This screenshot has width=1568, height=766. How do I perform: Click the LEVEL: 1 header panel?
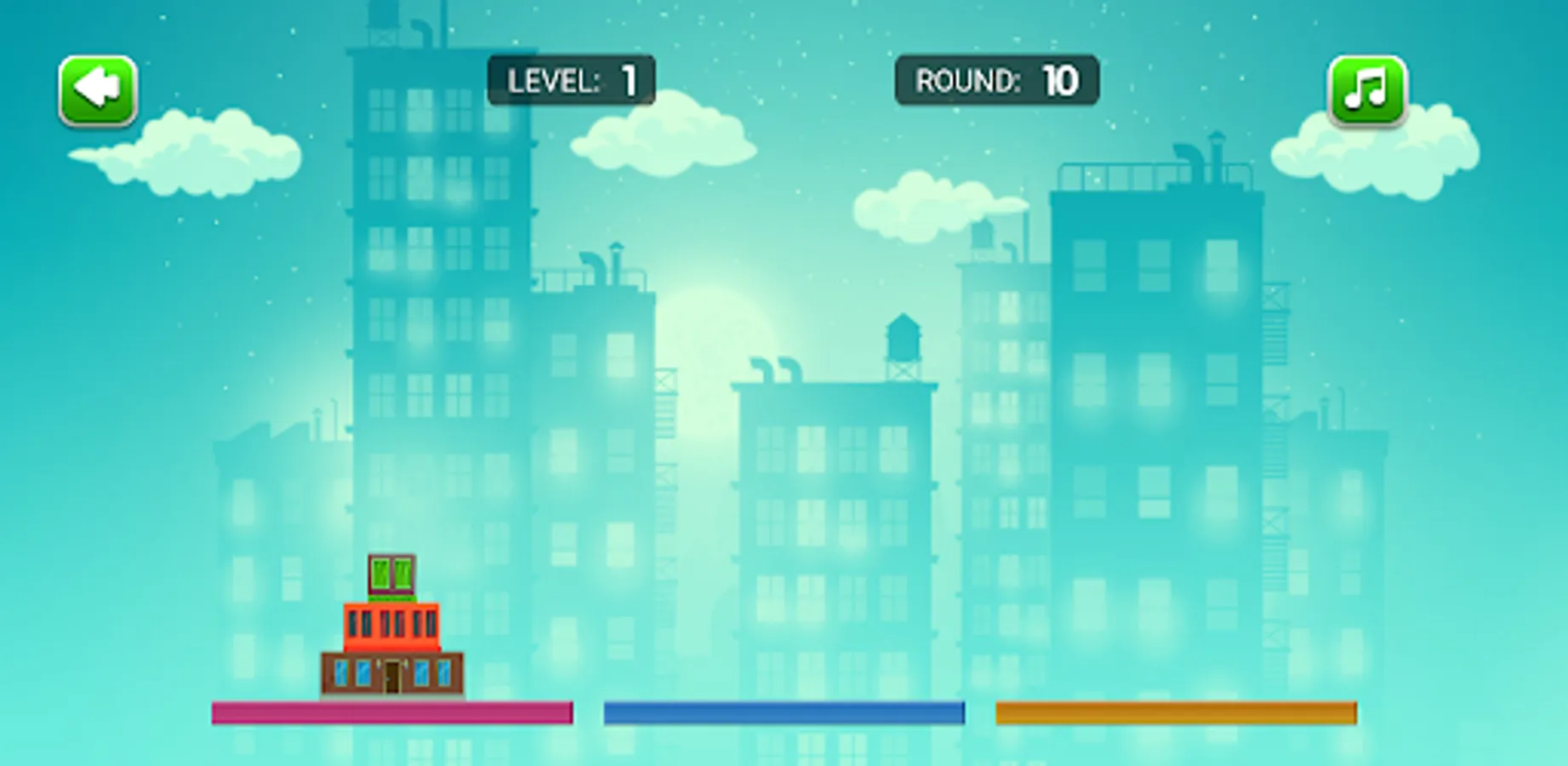point(570,81)
